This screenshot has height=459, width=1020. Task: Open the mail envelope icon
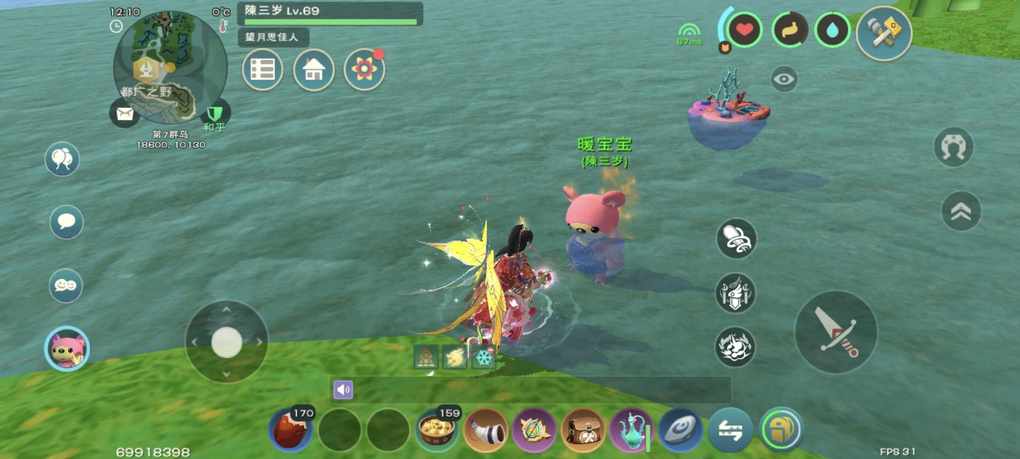[x=124, y=114]
